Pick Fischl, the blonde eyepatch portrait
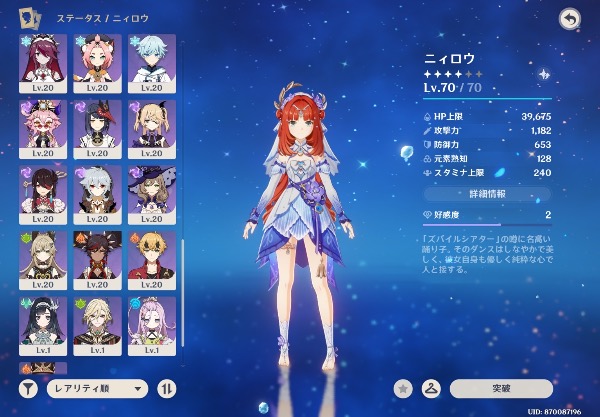The width and height of the screenshot is (600, 417). click(152, 127)
